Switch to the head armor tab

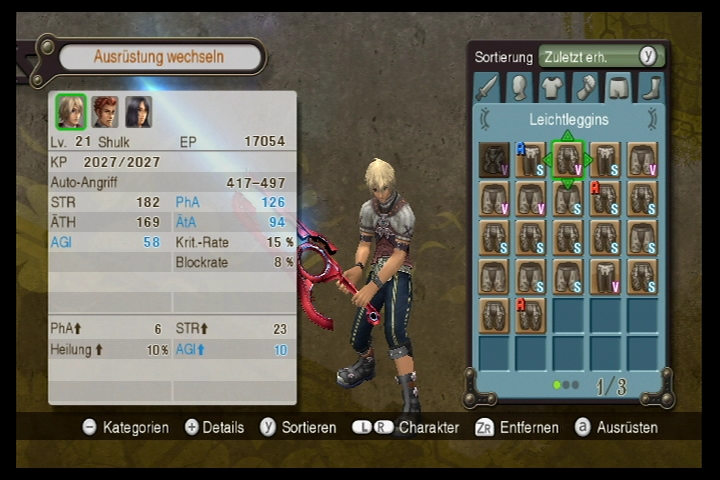pyautogui.click(x=519, y=88)
